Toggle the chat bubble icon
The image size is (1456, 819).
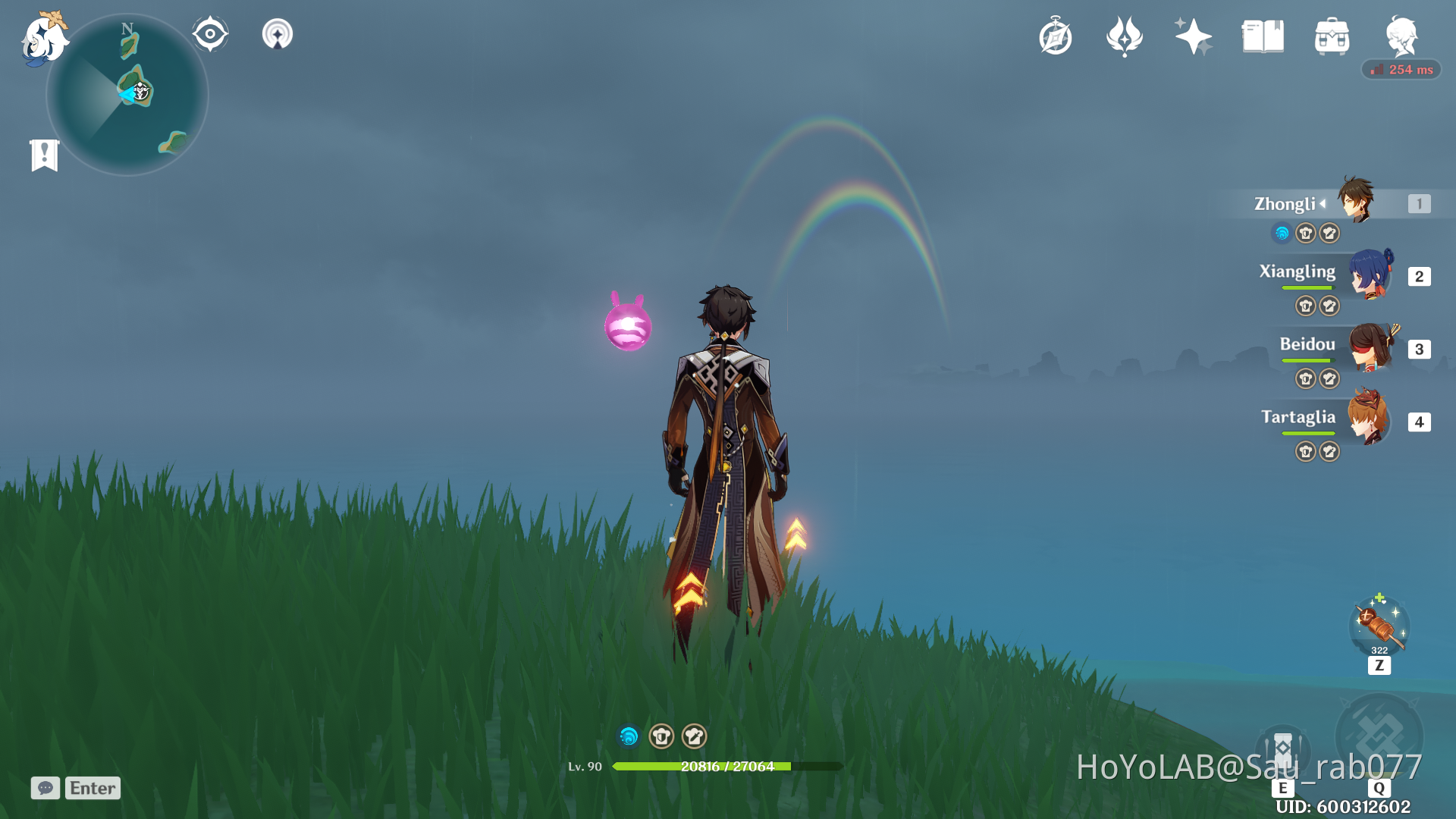(45, 788)
